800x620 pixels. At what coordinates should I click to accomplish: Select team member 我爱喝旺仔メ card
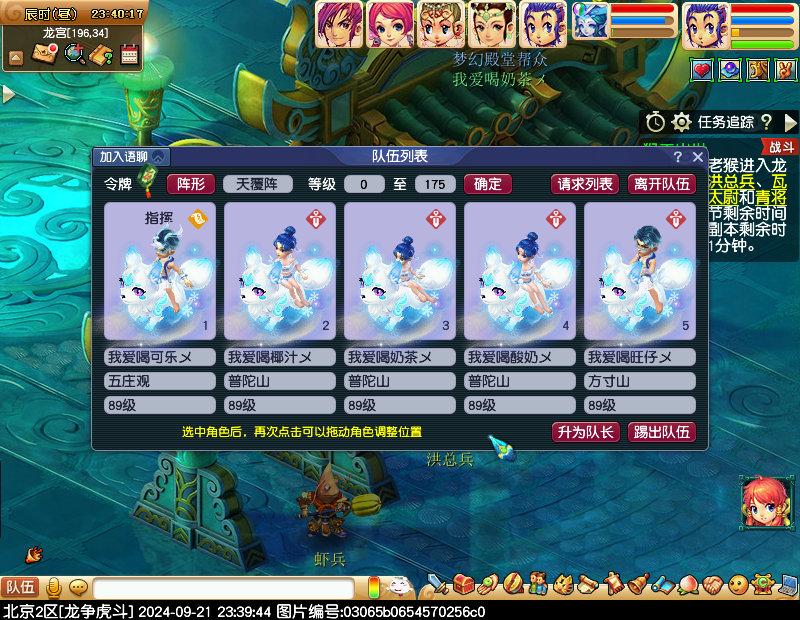click(640, 270)
